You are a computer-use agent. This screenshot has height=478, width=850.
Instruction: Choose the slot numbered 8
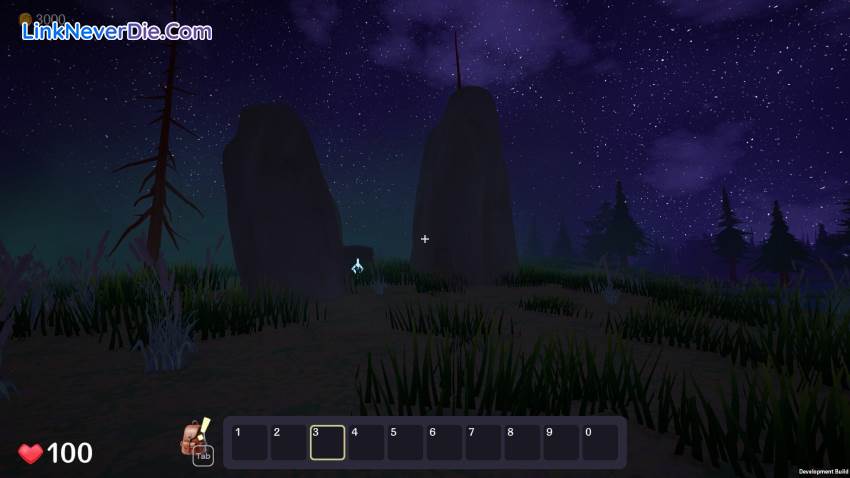(x=522, y=442)
